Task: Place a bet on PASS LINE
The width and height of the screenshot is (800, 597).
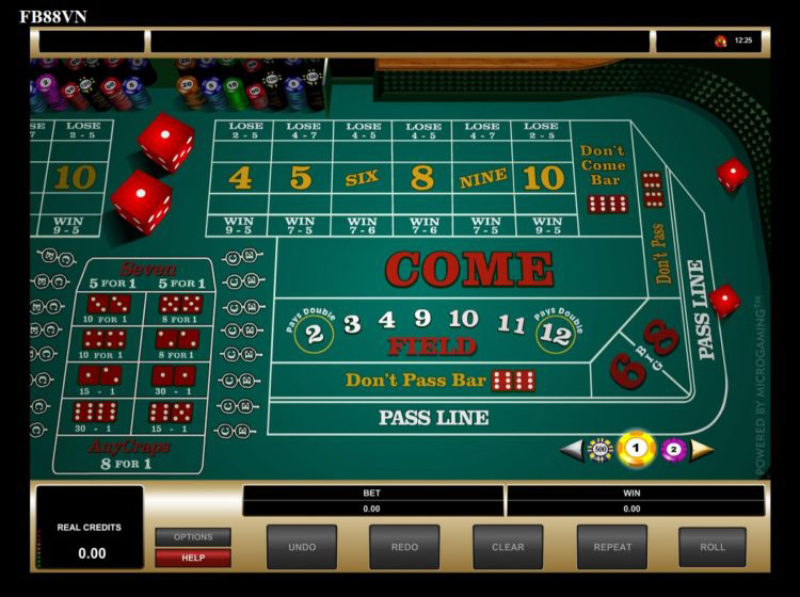Action: click(433, 418)
